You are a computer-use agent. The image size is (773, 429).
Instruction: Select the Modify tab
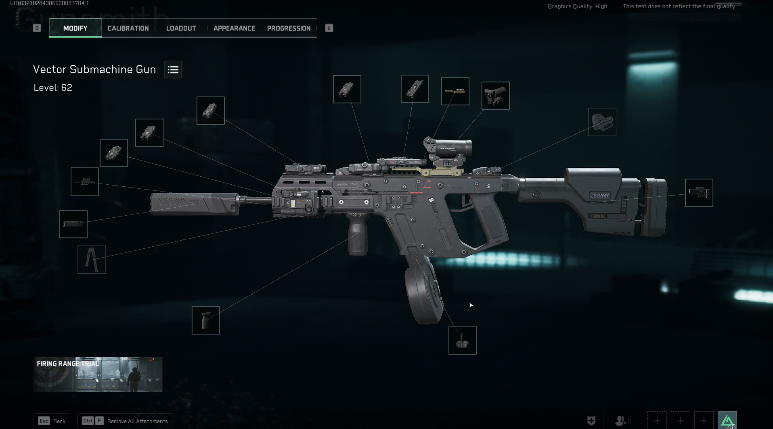[x=76, y=28]
